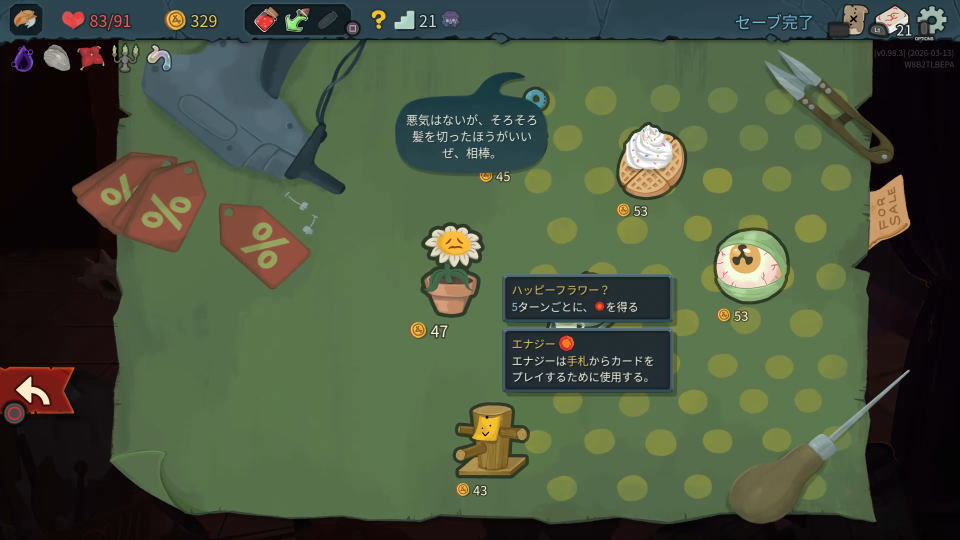Inspect the red cushion relic

(91, 57)
